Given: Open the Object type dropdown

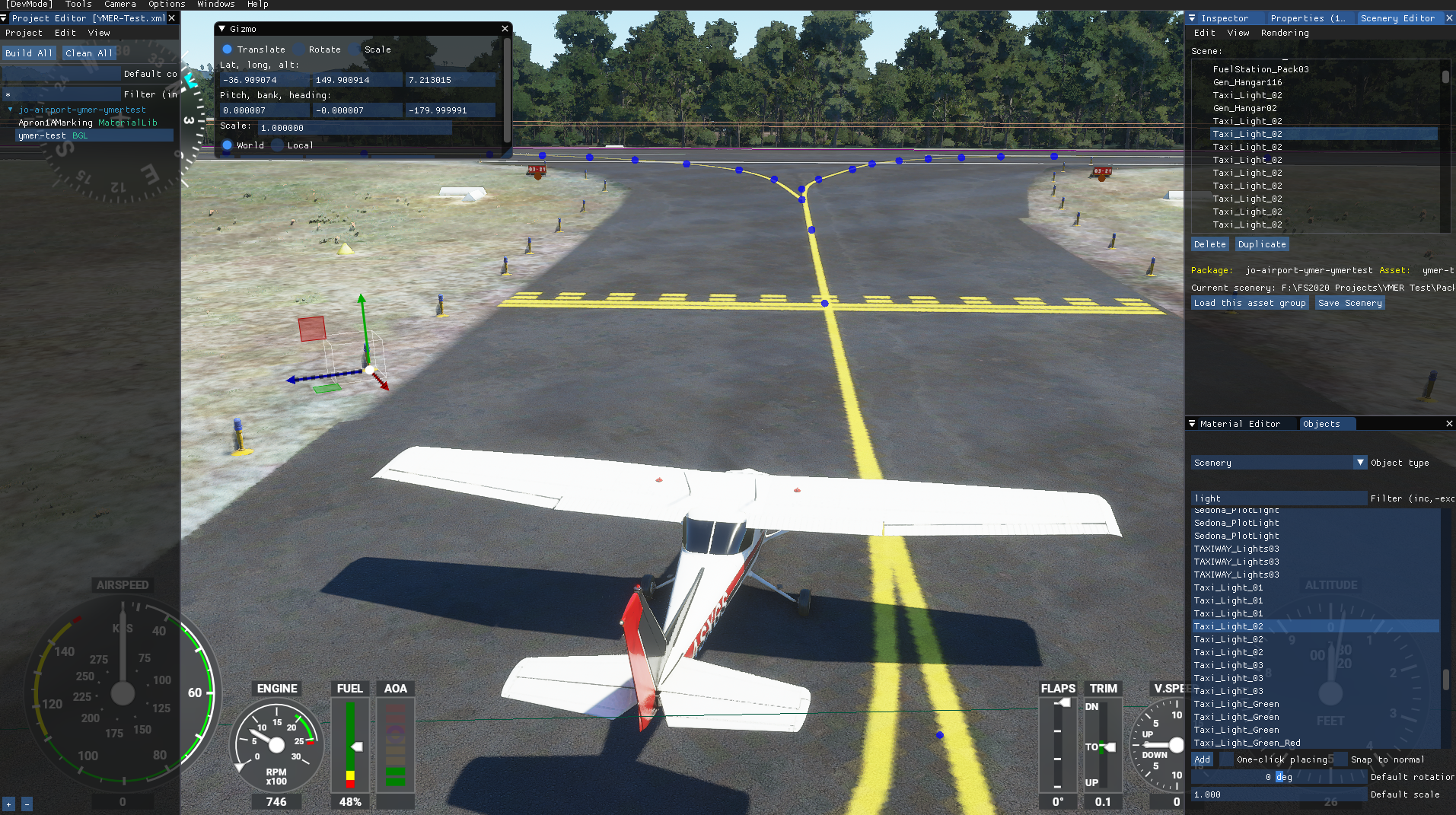Looking at the screenshot, I should click(x=1360, y=463).
